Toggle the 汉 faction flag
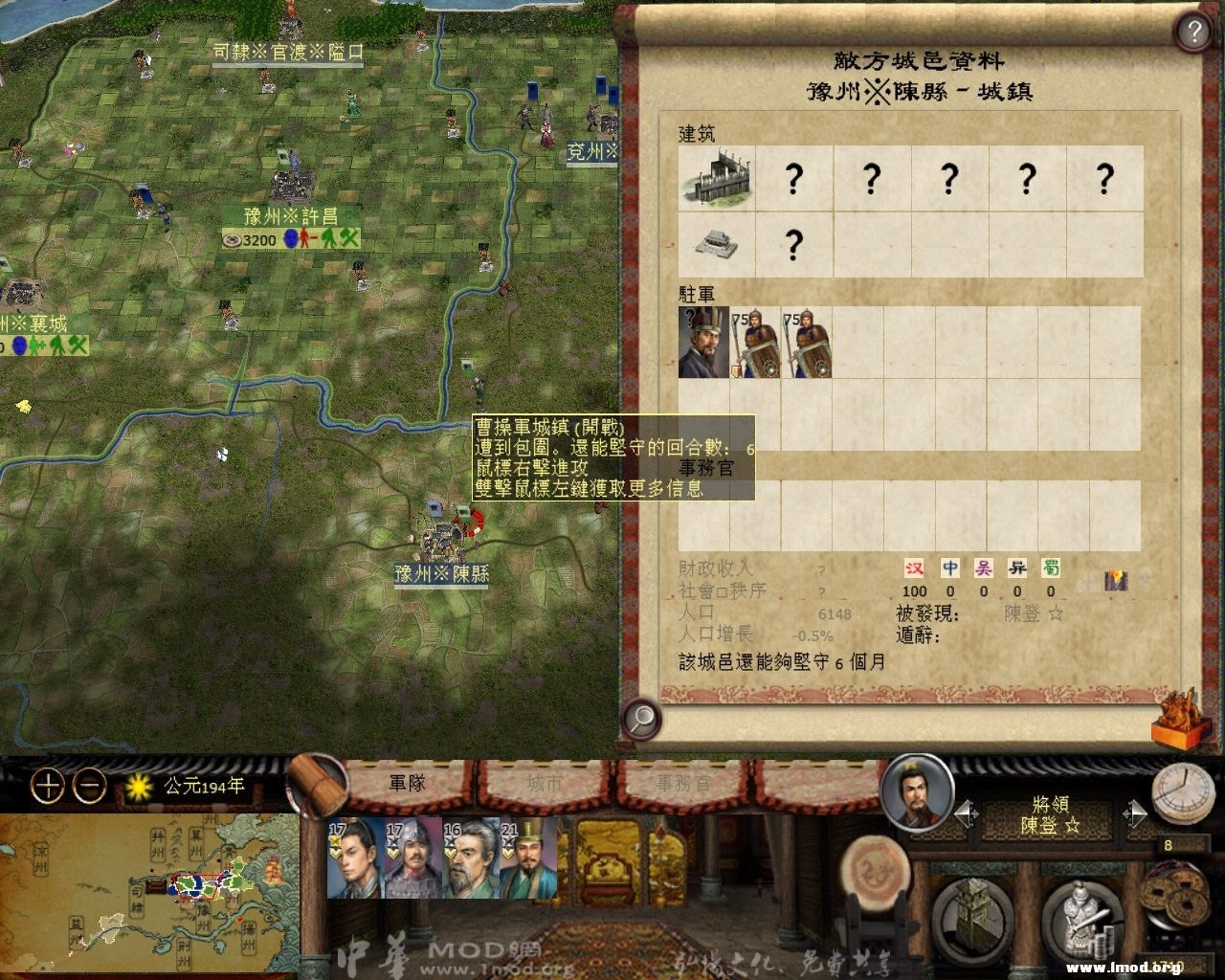 click(x=914, y=567)
